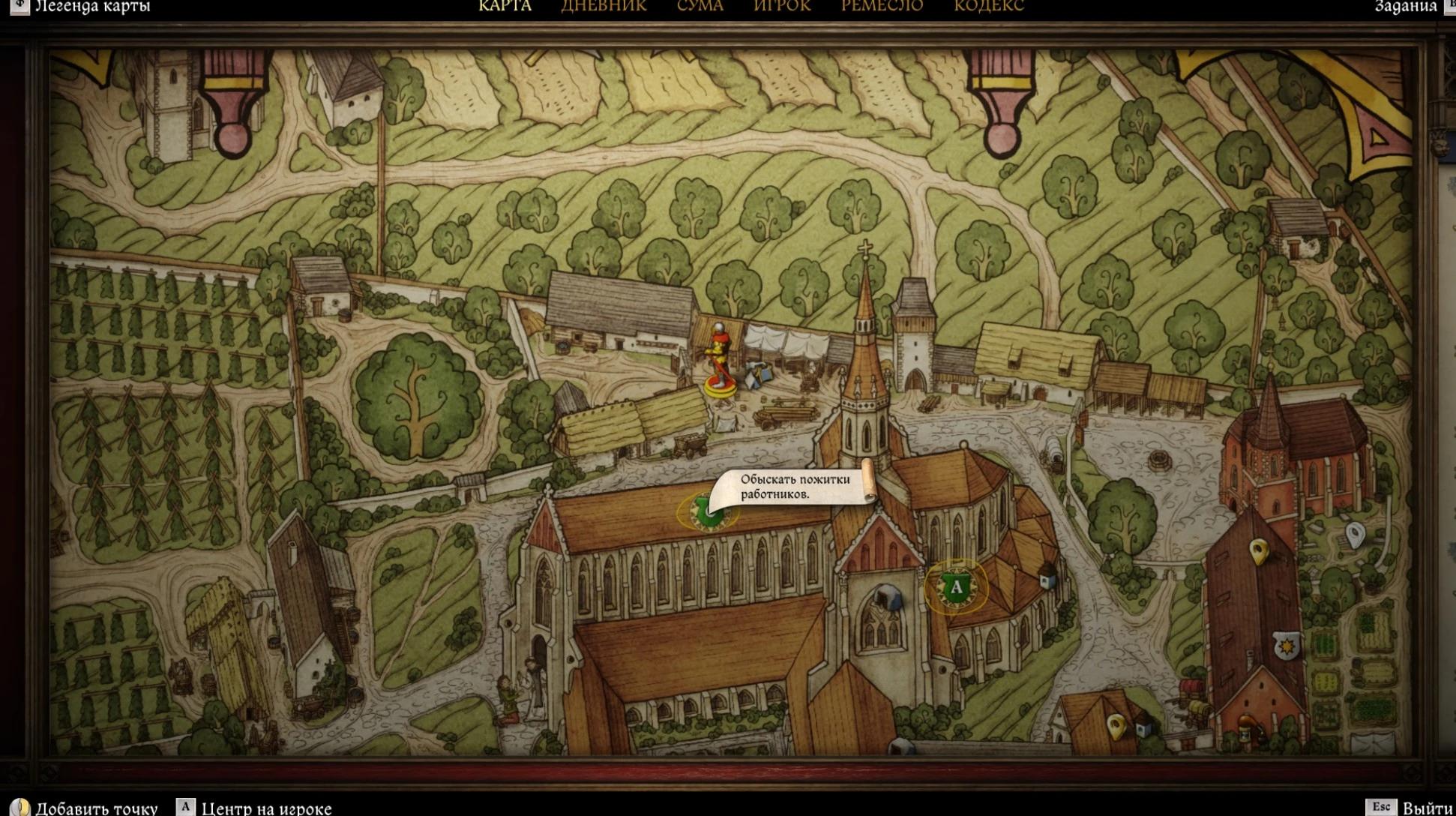Select the yellow pin on the tall dark-roofed building

pos(1259,552)
